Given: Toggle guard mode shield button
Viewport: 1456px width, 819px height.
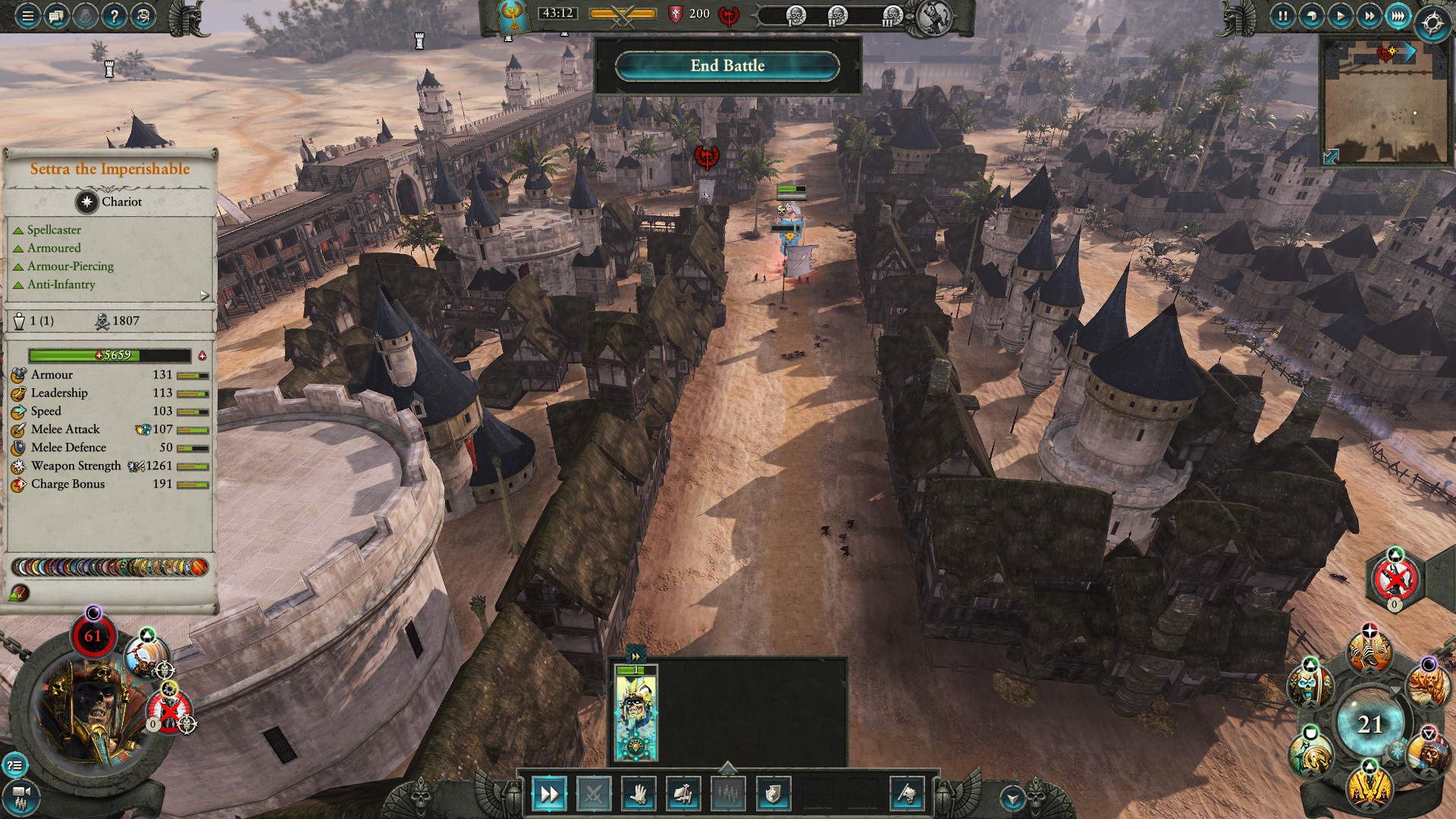Looking at the screenshot, I should pos(773,794).
